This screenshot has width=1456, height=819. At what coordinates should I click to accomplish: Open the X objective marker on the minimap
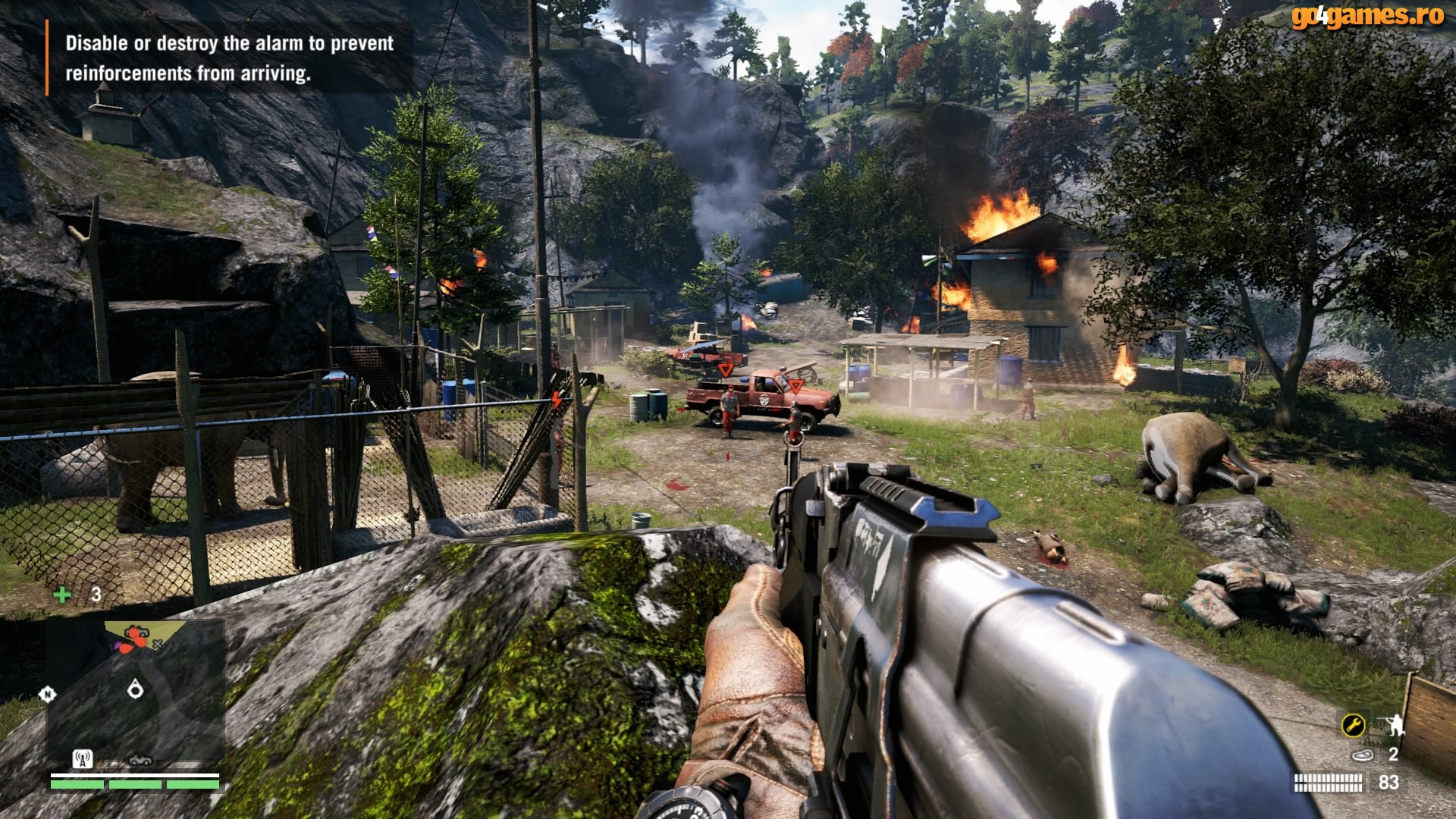click(157, 644)
